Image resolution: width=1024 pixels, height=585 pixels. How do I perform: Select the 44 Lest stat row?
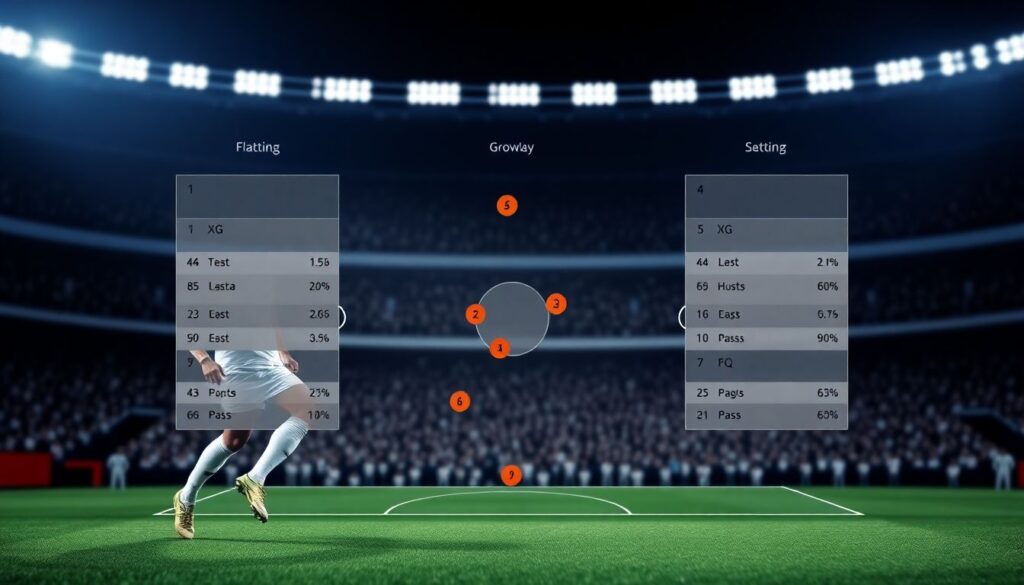tap(766, 262)
